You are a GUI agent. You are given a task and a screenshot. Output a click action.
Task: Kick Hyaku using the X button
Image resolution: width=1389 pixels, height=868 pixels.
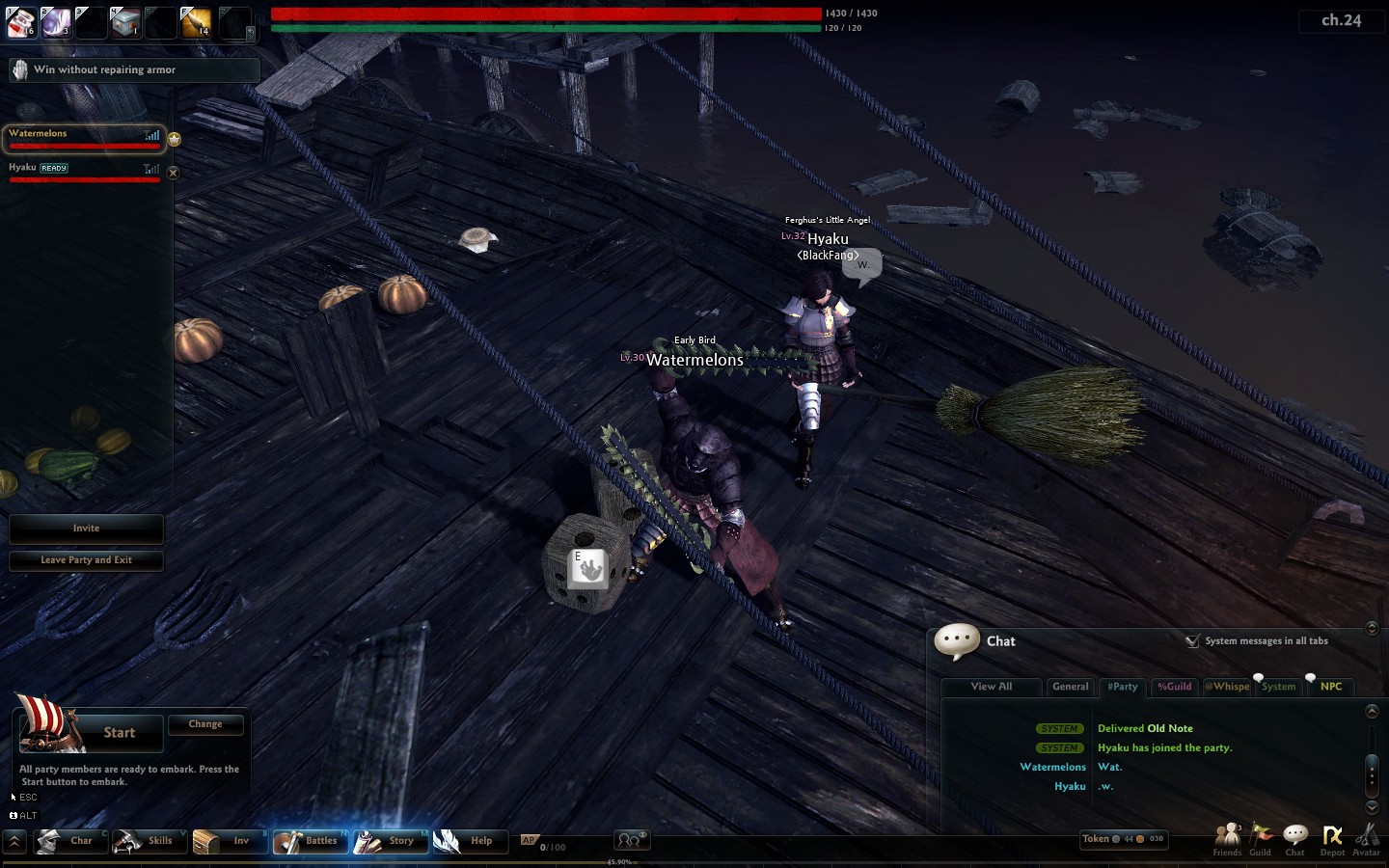(174, 174)
